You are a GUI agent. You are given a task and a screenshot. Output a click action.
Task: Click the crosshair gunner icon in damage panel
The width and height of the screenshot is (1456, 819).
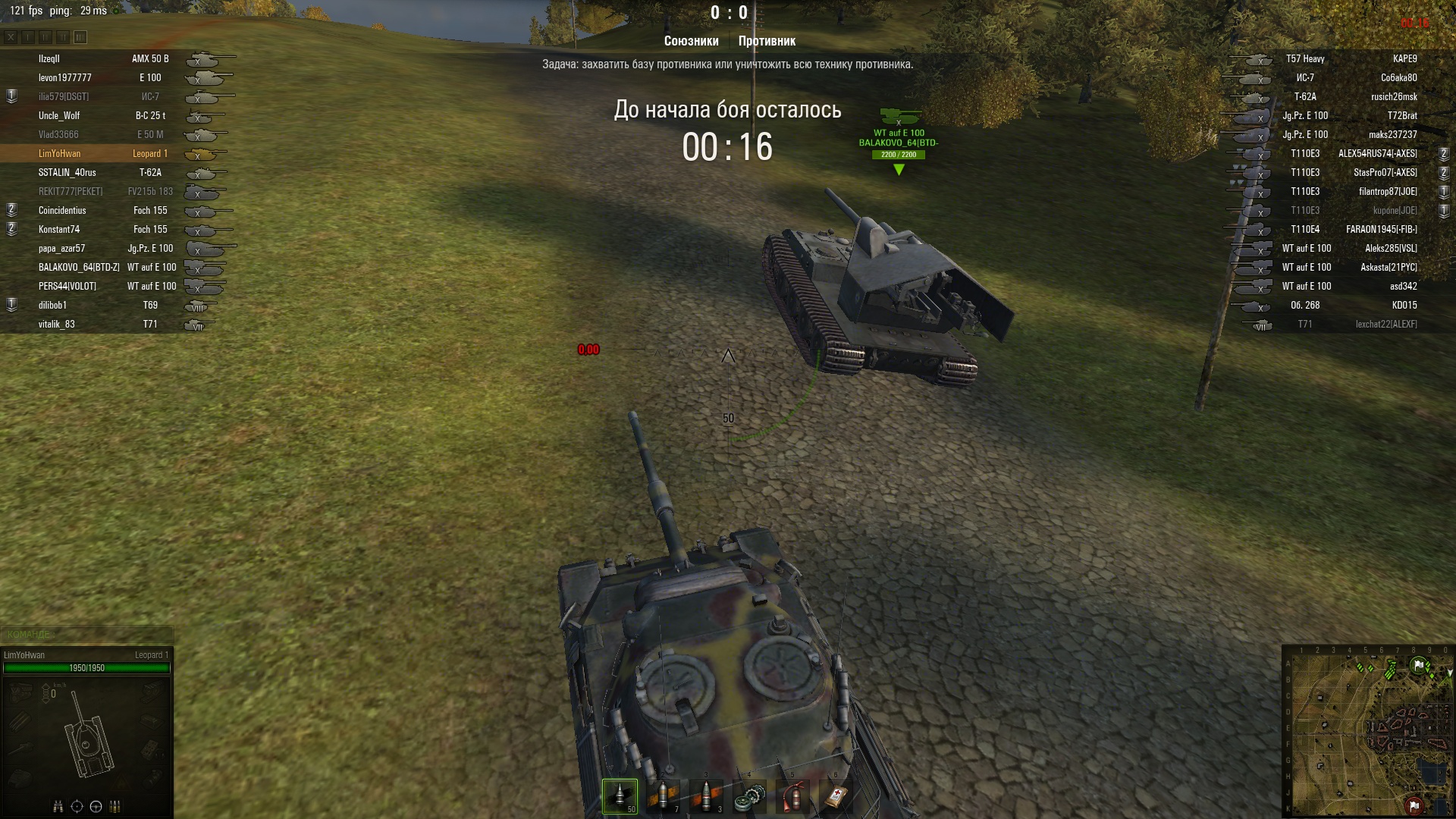pyautogui.click(x=77, y=806)
